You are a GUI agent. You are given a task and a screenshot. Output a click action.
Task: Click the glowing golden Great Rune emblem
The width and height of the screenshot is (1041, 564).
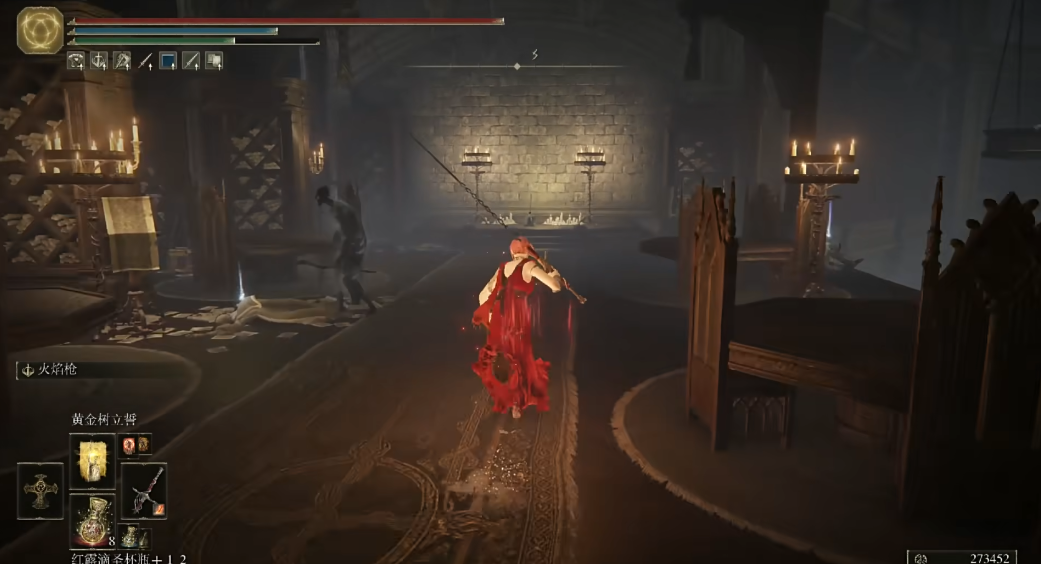40,29
